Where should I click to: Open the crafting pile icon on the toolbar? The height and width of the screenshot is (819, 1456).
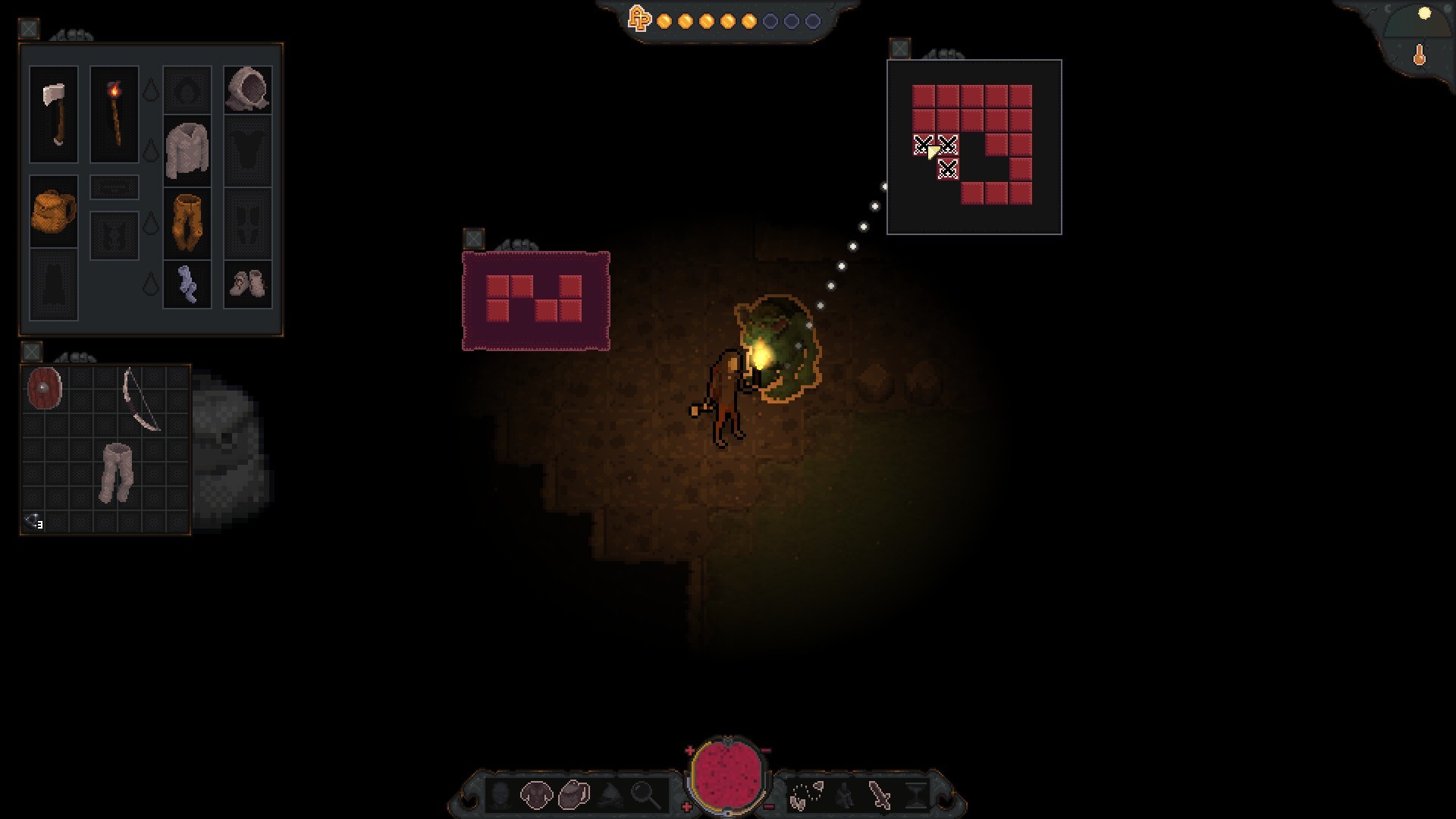610,796
